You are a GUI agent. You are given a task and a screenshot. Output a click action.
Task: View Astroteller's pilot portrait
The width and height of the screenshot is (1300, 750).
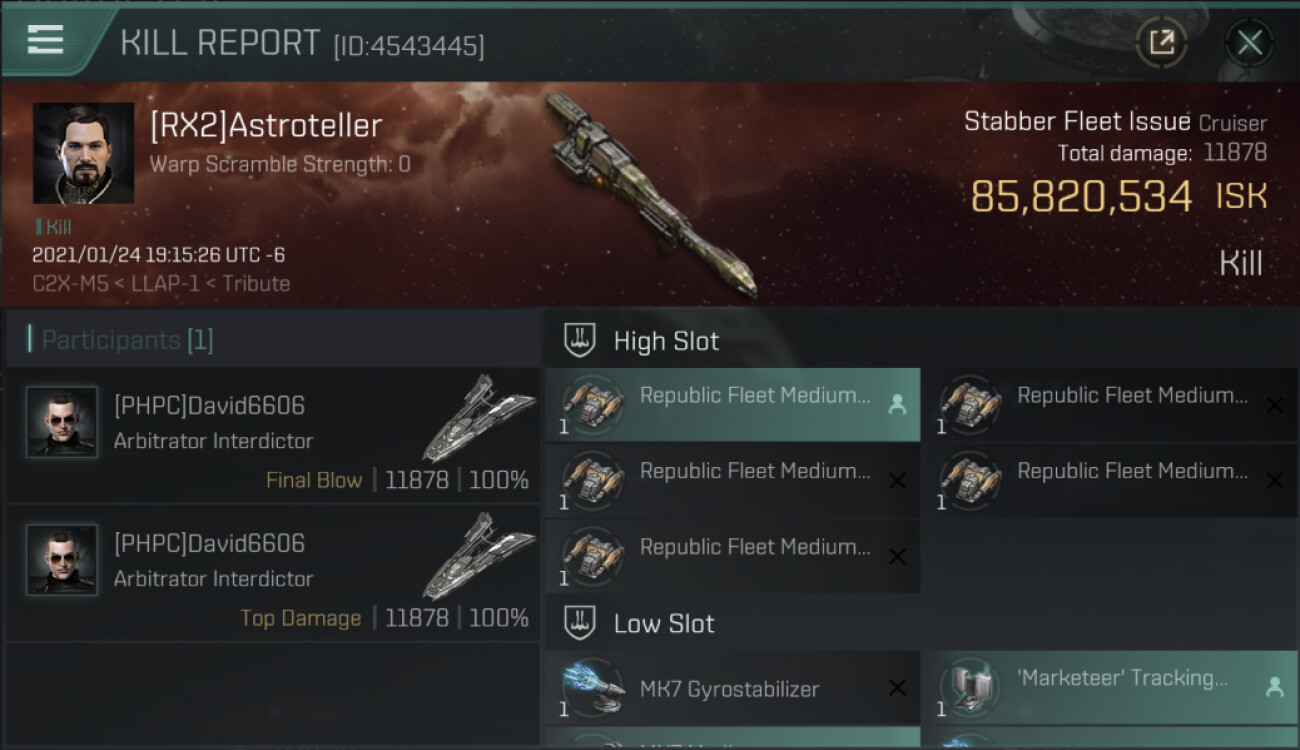83,153
